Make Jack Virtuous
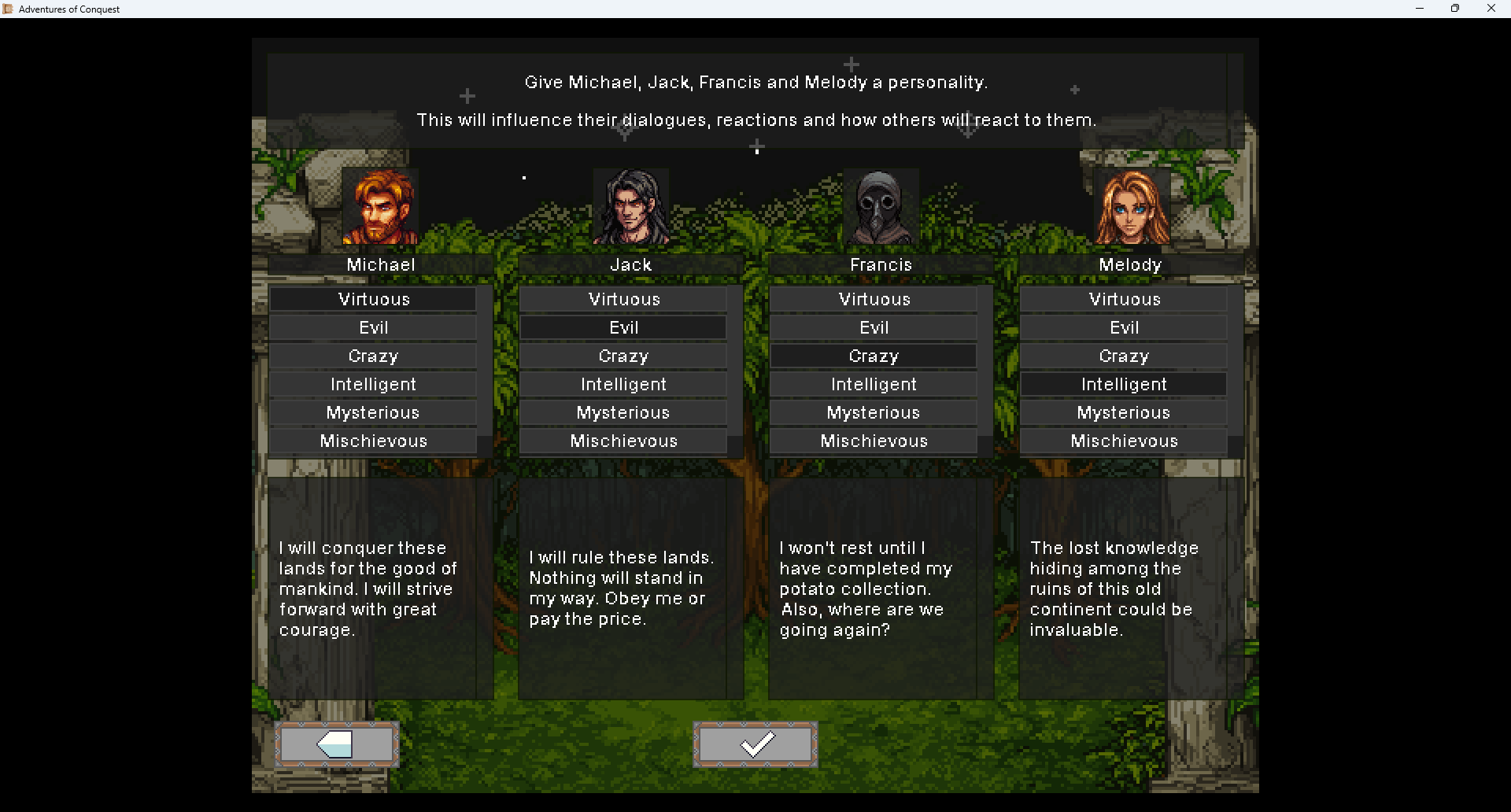 click(623, 299)
